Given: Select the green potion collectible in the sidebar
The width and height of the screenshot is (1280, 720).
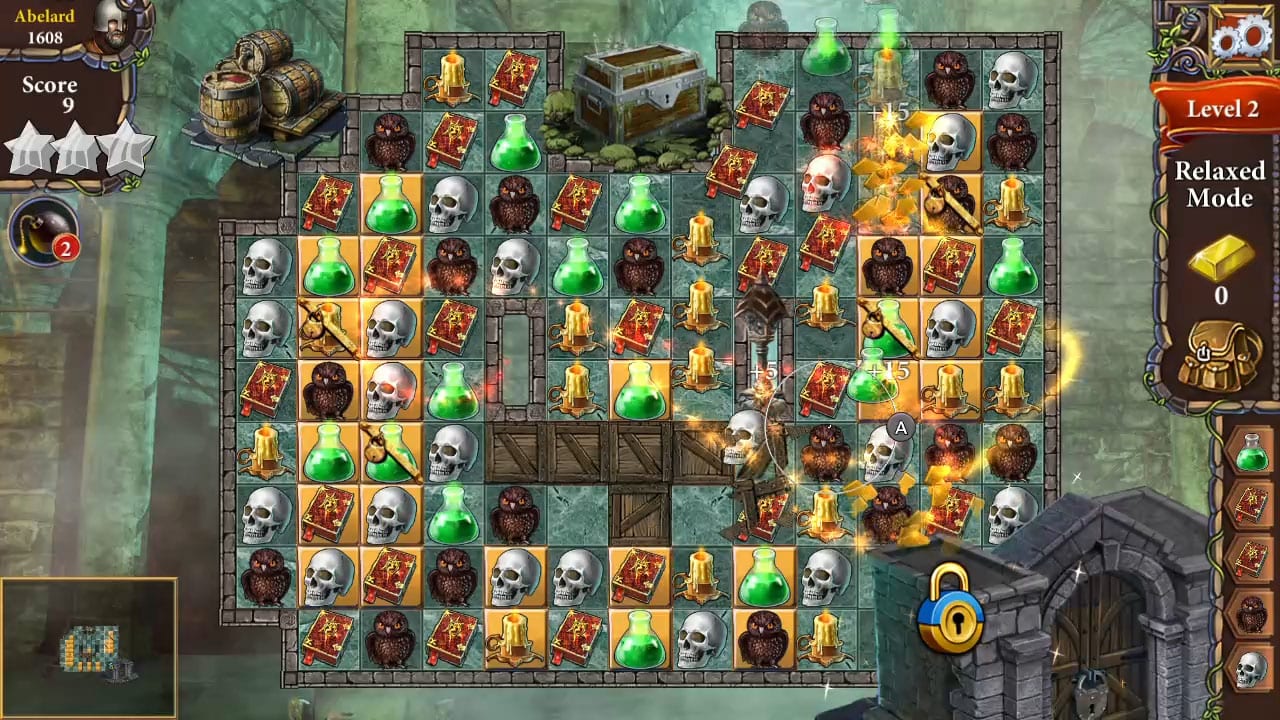Looking at the screenshot, I should click(1250, 452).
